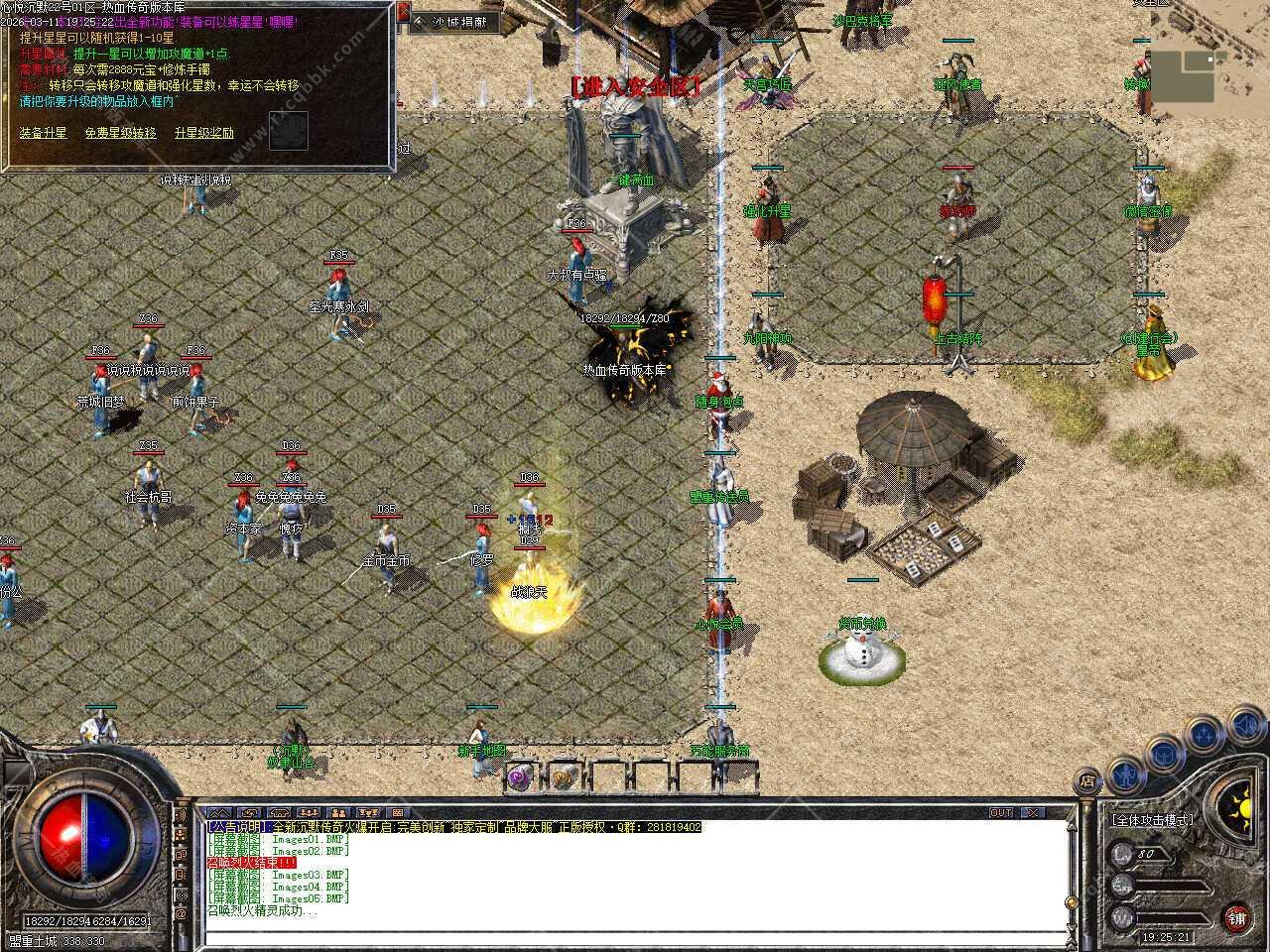Open the red 铺 stall button

(x=1236, y=917)
